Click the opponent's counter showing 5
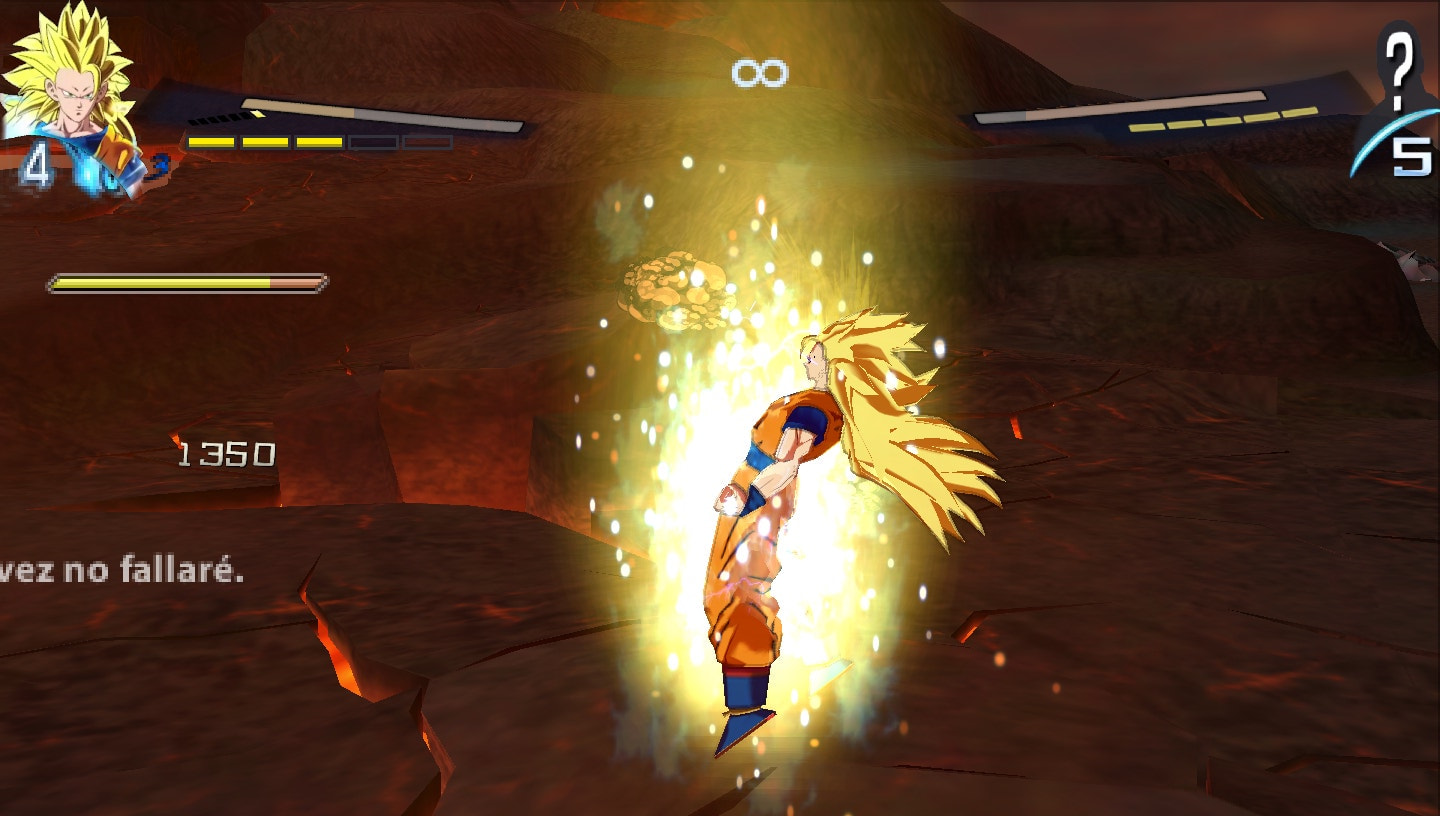1440x816 pixels. [x=1413, y=158]
